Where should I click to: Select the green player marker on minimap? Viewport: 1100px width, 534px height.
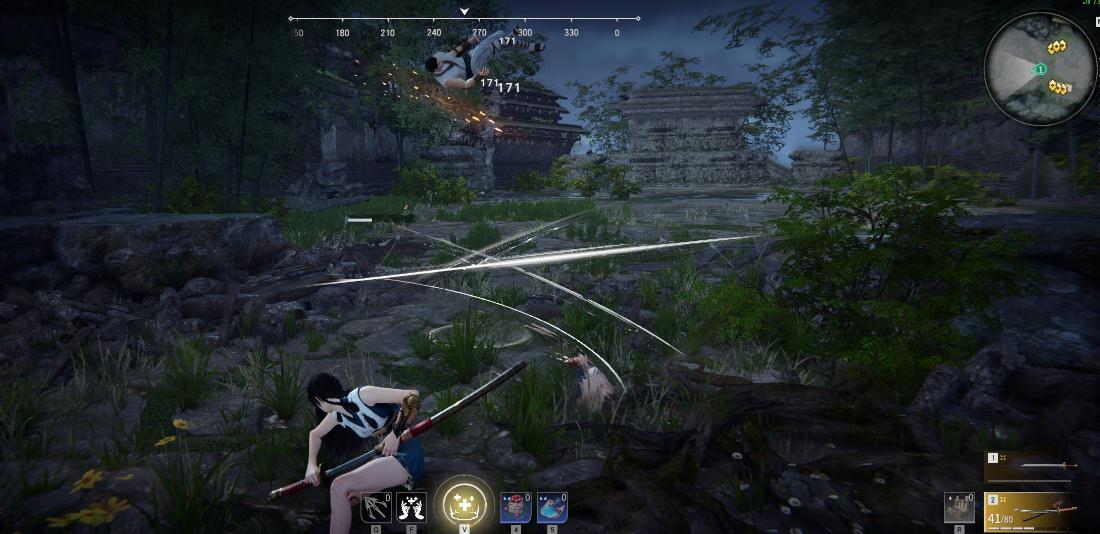[x=1040, y=69]
